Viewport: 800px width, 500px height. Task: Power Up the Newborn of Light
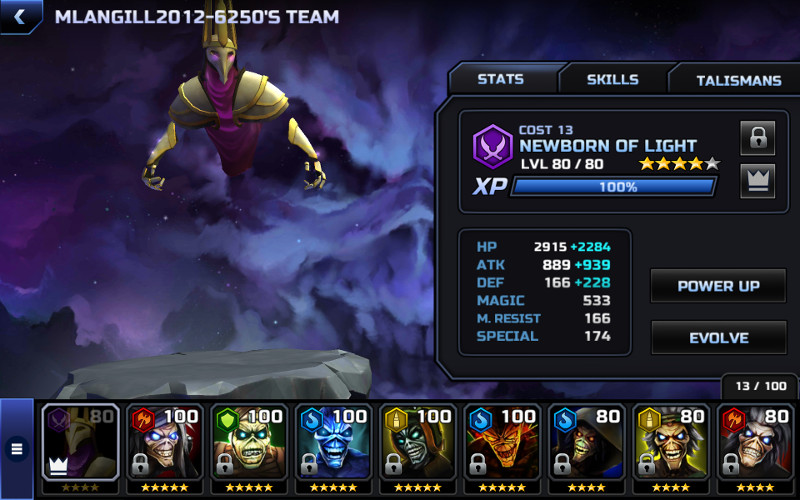[x=718, y=286]
